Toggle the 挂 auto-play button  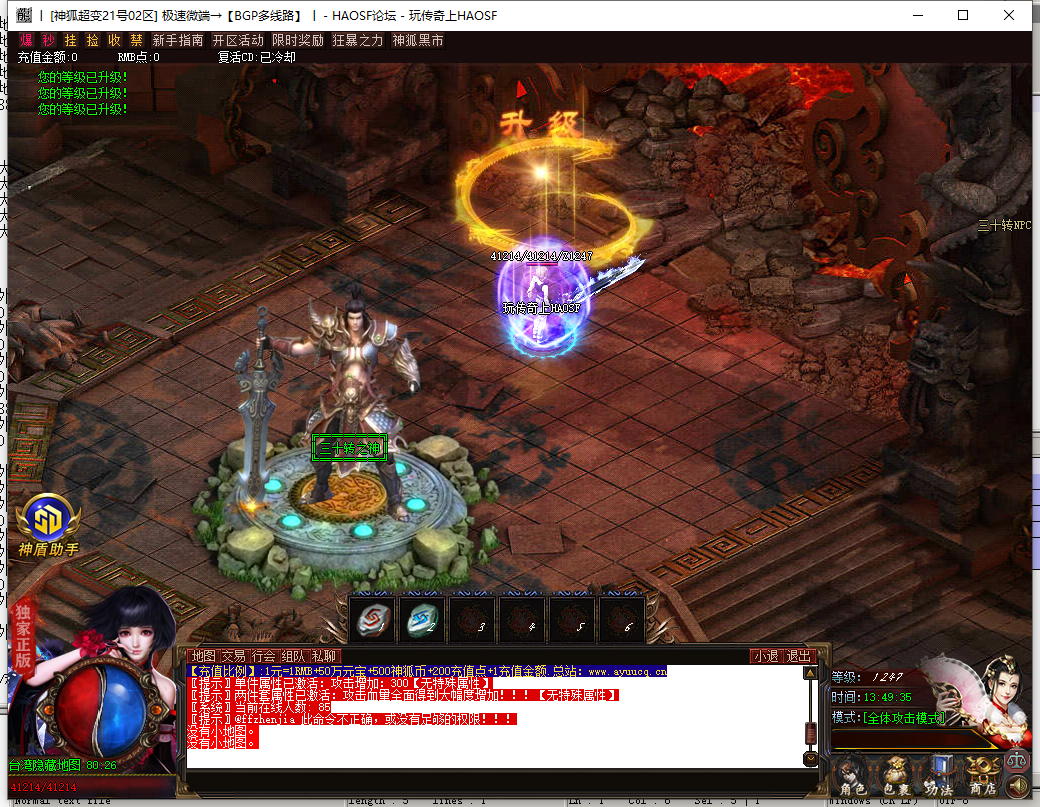pyautogui.click(x=70, y=41)
